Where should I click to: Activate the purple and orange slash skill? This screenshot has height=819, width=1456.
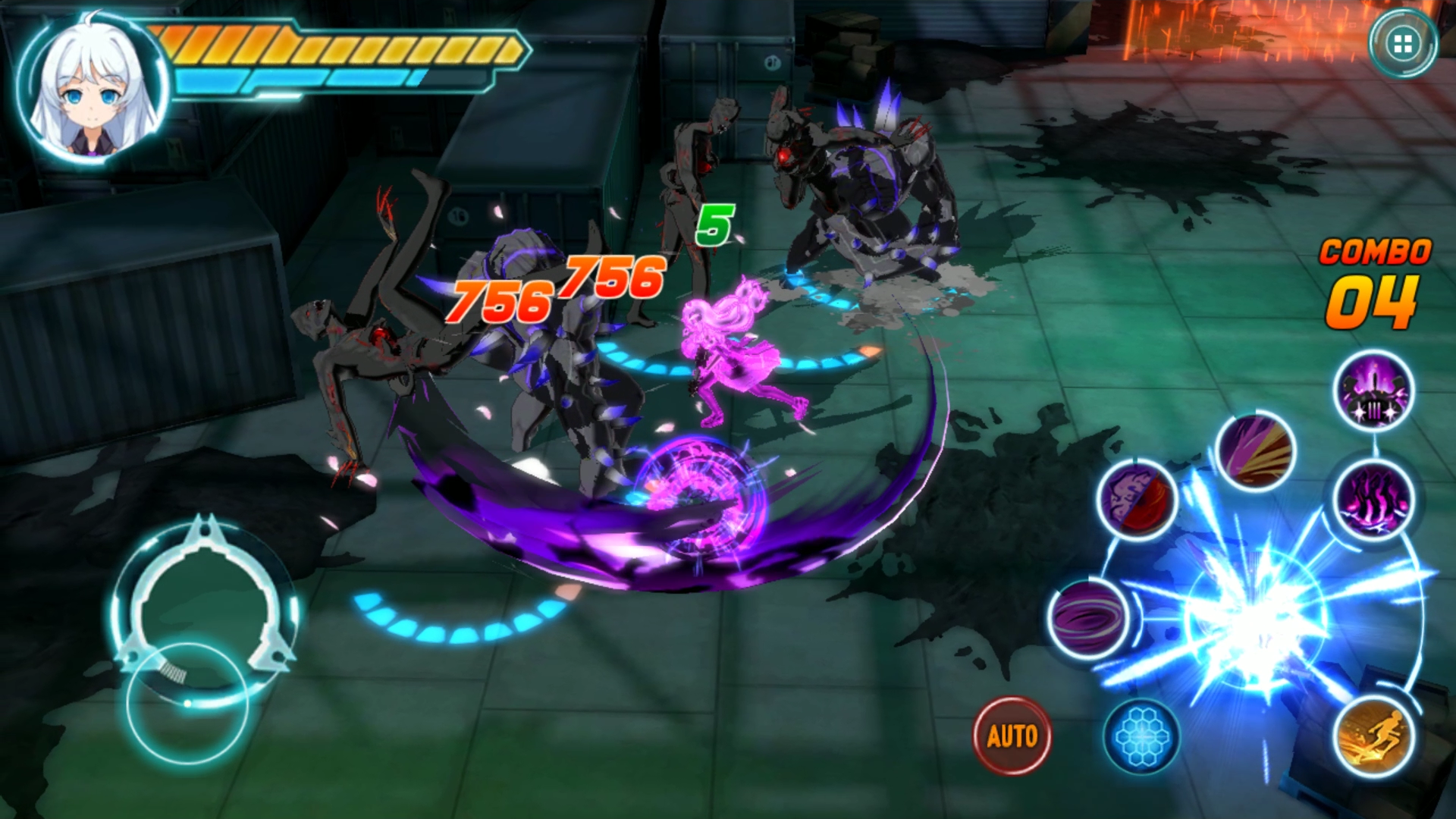pyautogui.click(x=1255, y=452)
